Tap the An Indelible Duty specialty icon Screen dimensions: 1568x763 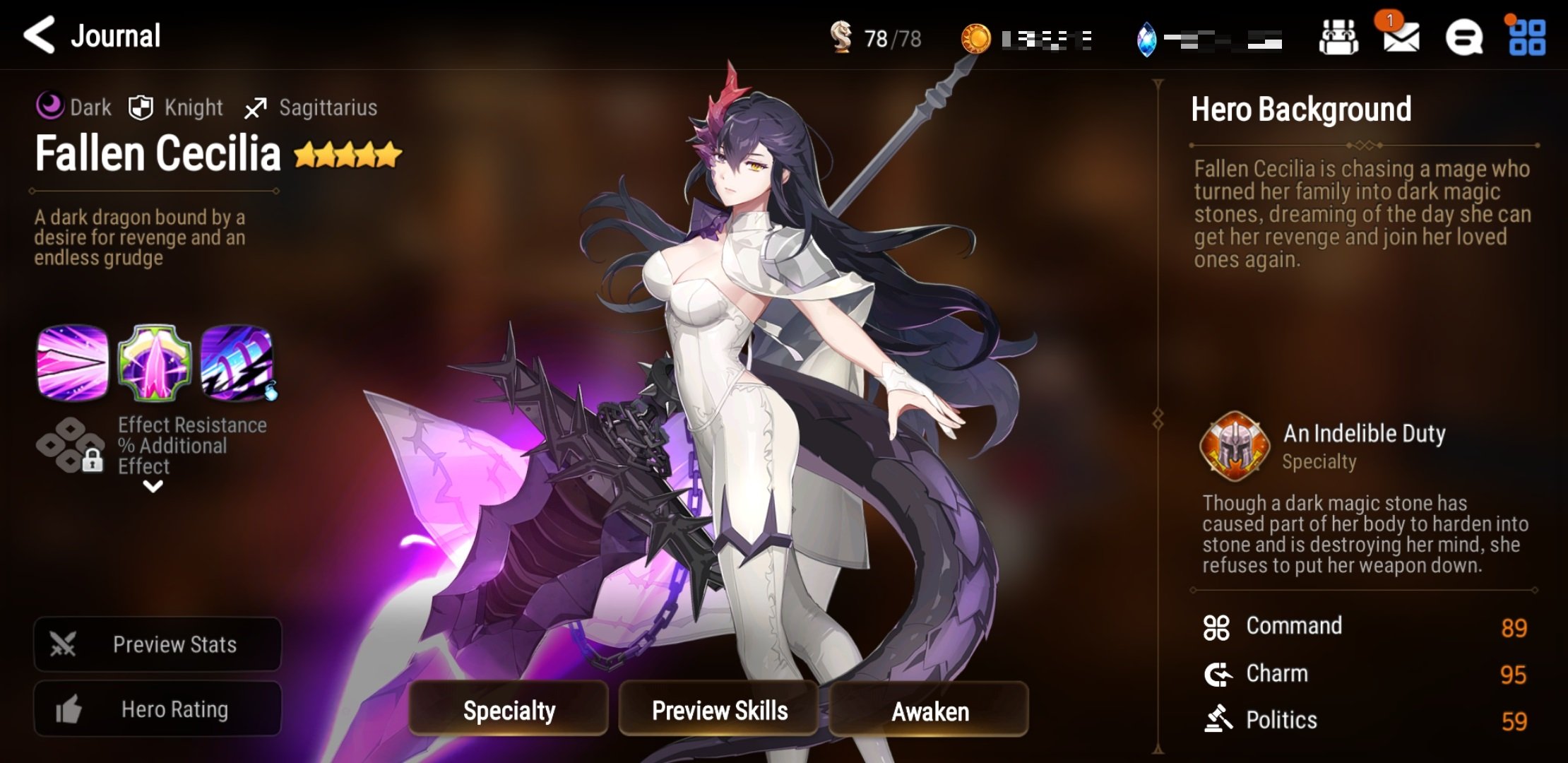pyautogui.click(x=1235, y=446)
